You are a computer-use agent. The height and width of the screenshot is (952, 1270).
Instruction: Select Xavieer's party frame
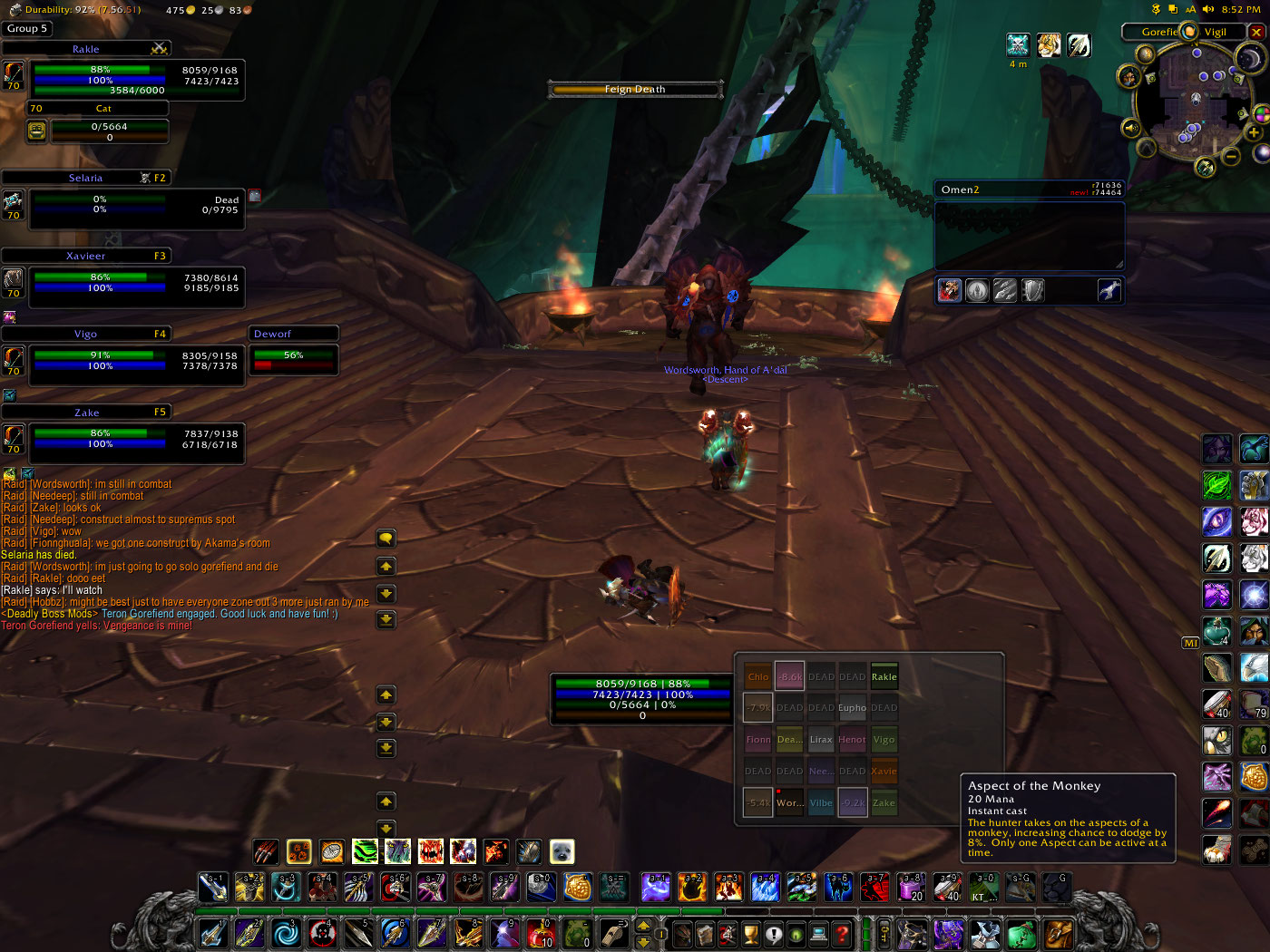(x=136, y=283)
